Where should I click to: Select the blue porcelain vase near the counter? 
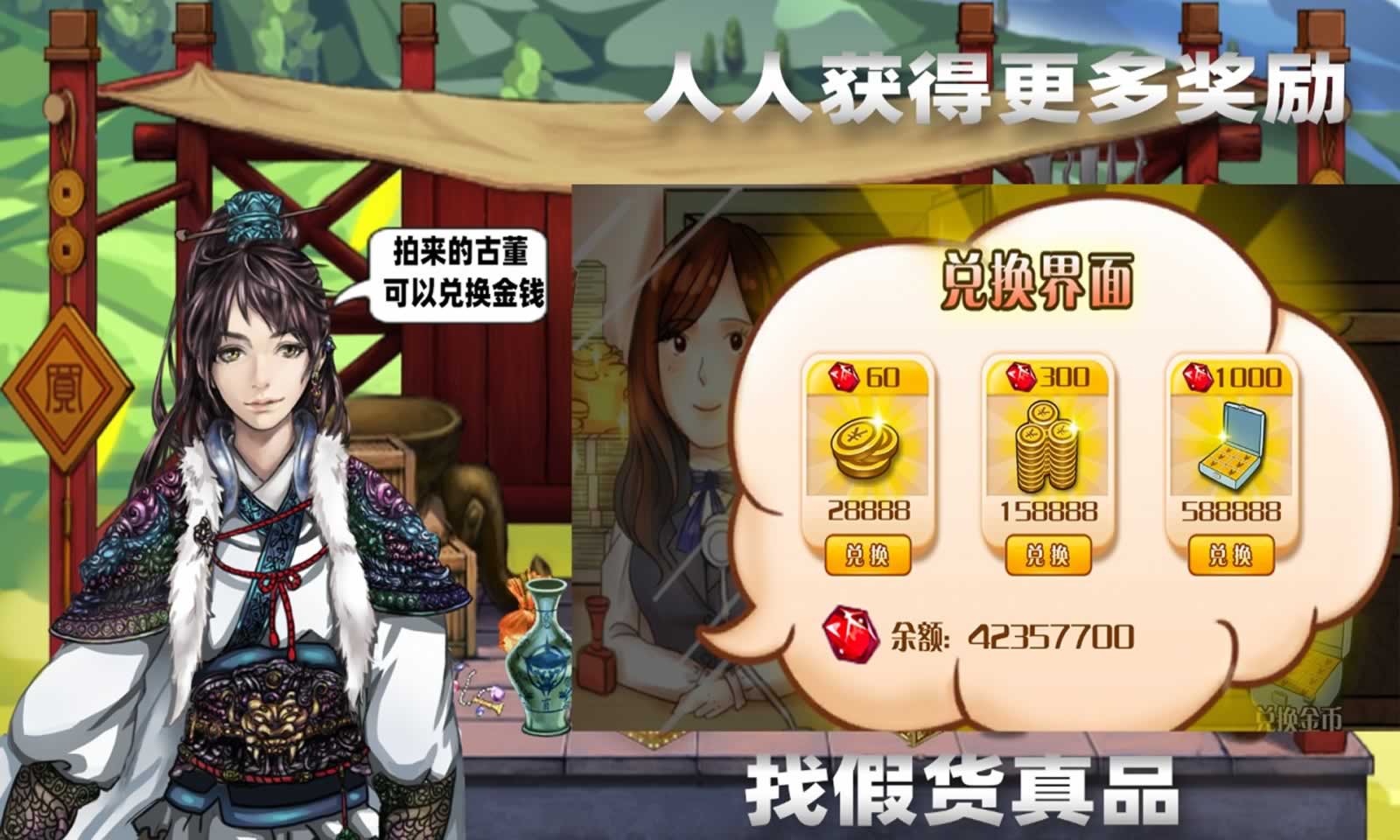coord(542,656)
